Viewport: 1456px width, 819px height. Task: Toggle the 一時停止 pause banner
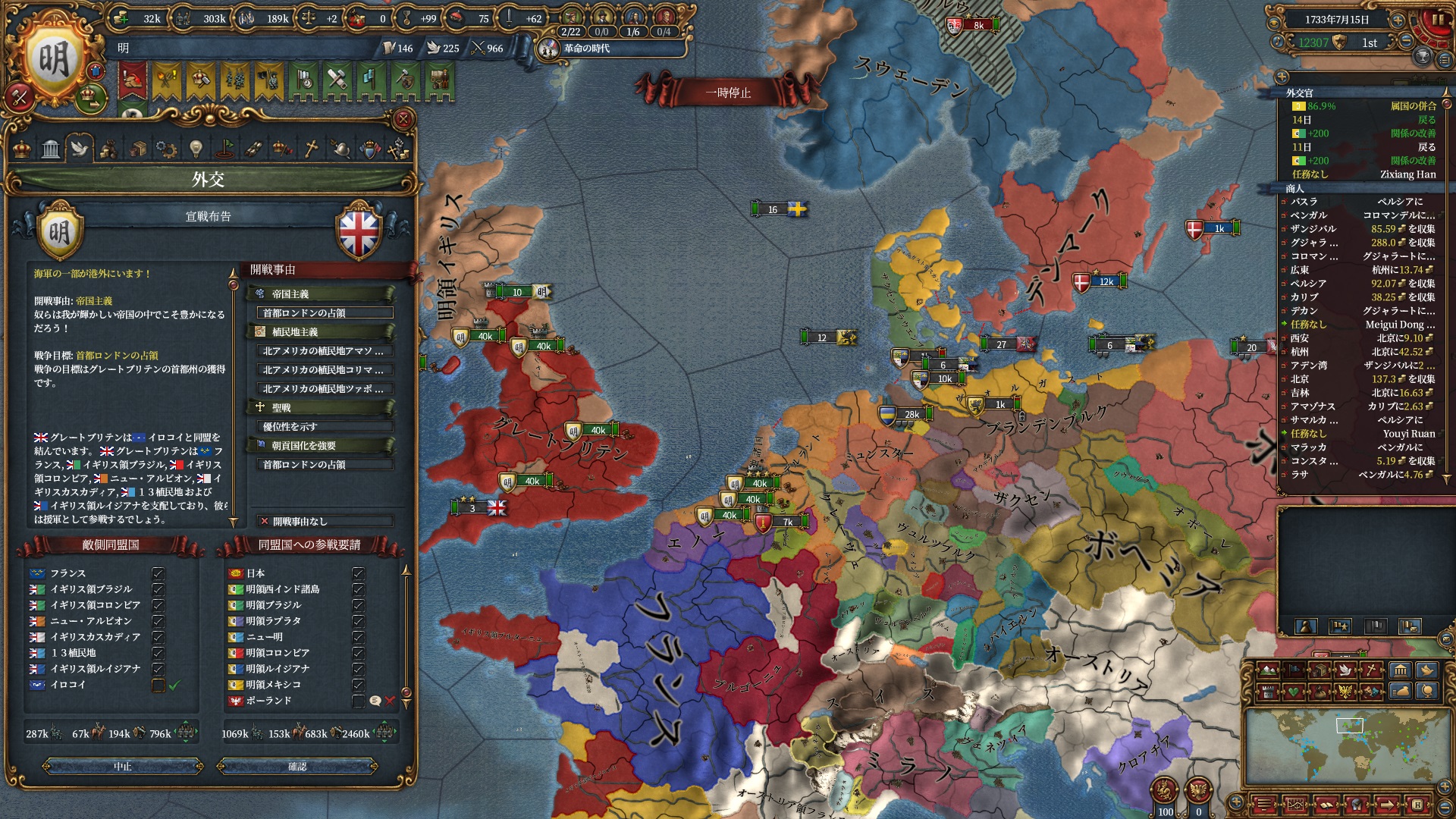click(727, 93)
